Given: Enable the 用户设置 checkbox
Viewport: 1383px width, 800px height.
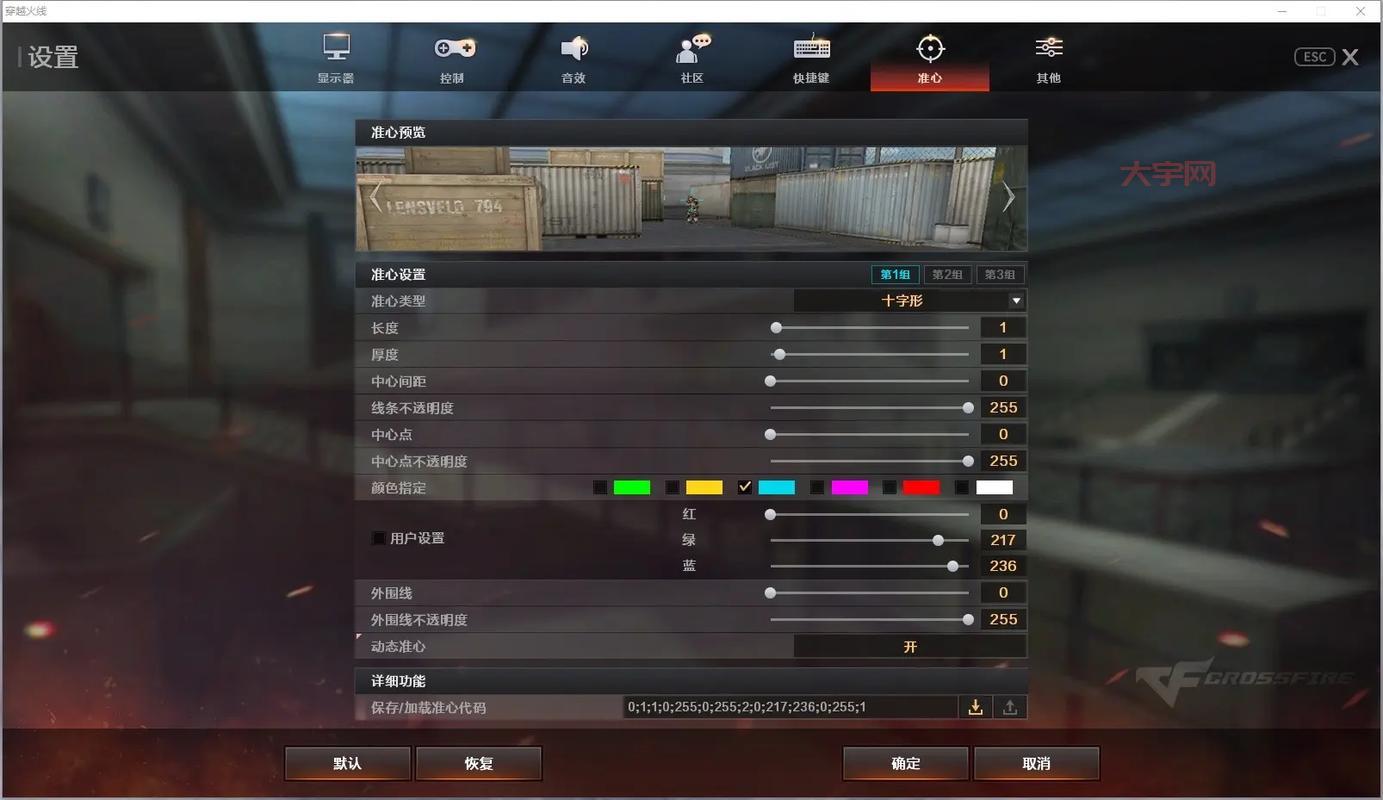Looking at the screenshot, I should (x=378, y=538).
